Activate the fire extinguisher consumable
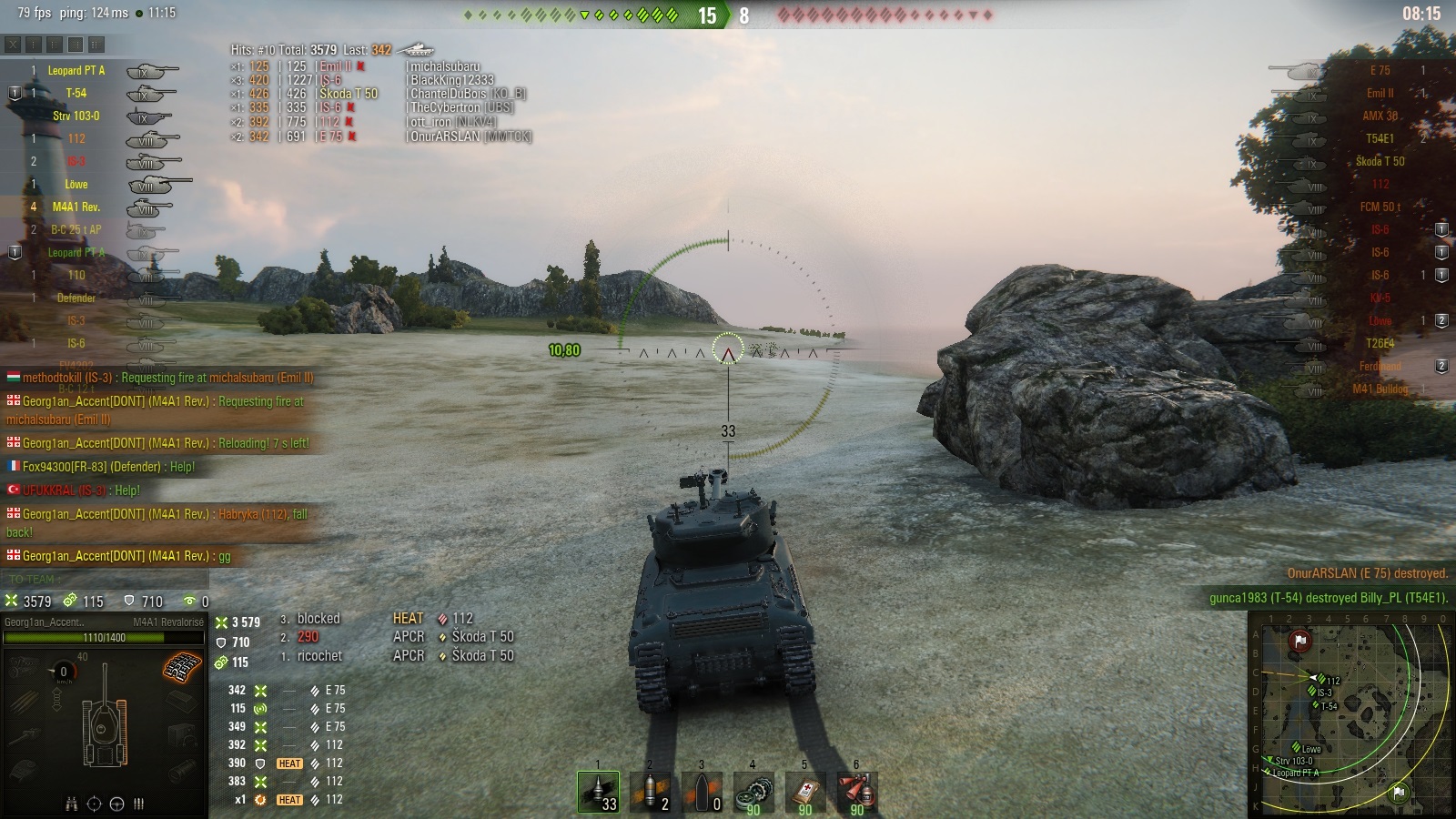Screen dimensions: 1456x819 tap(857, 792)
